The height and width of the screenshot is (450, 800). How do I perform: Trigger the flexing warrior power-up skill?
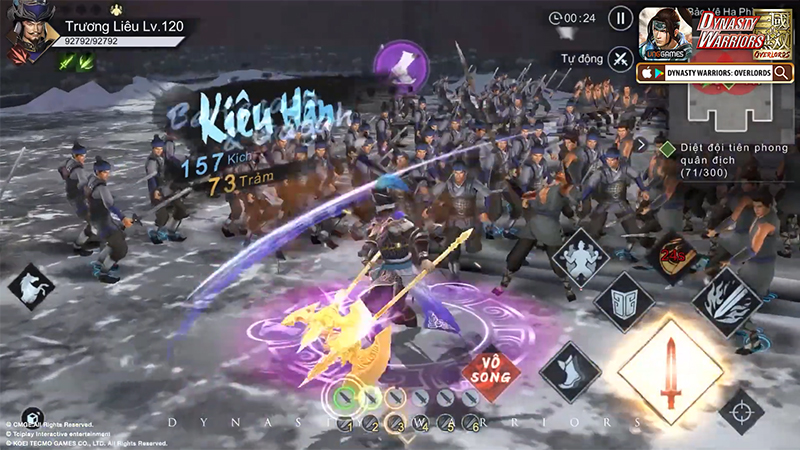tap(582, 257)
